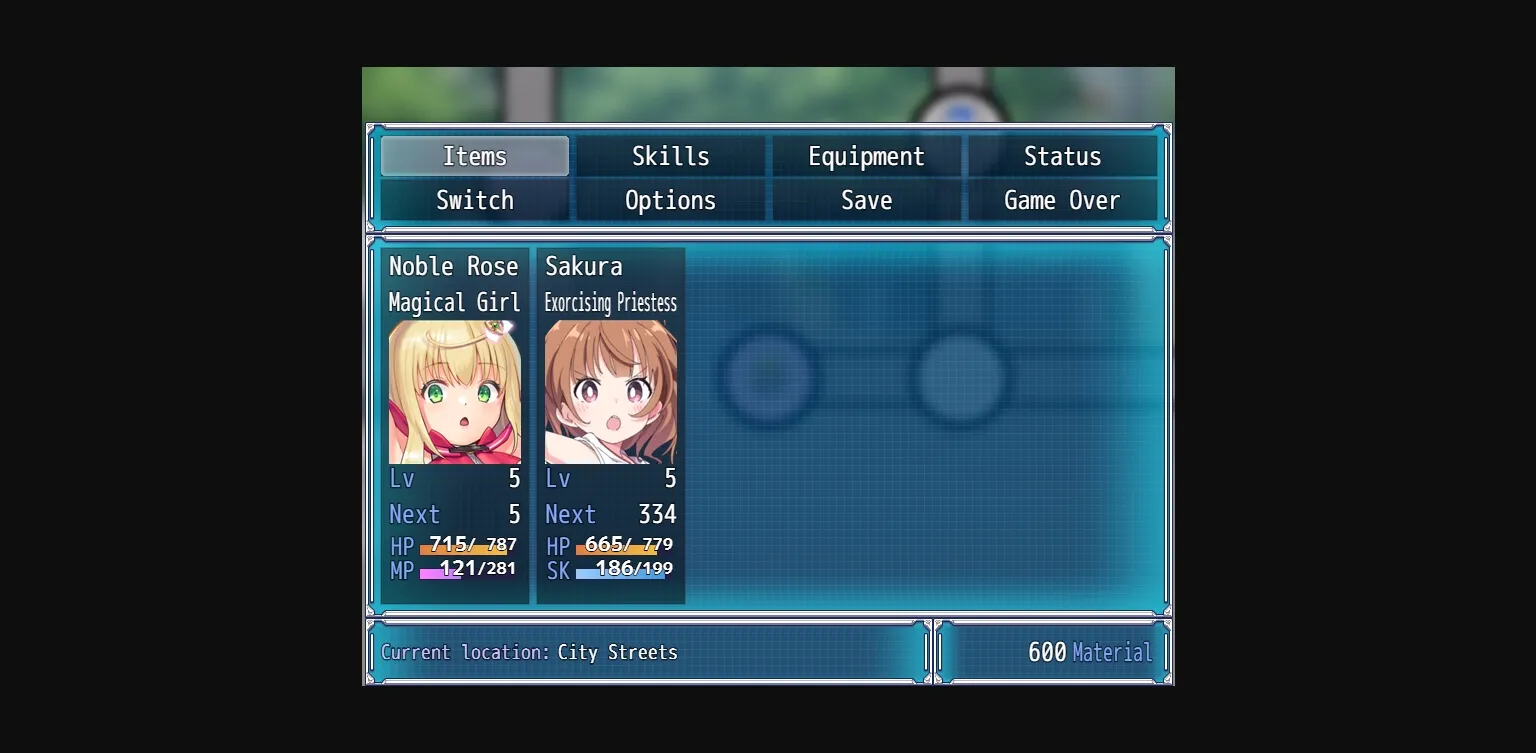Click the 600 Material counter
This screenshot has height=753, width=1536.
point(1053,652)
